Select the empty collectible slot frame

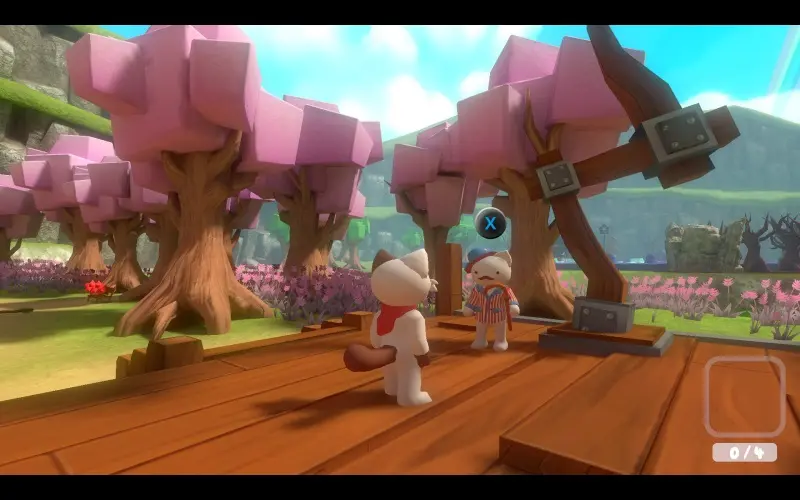[744, 396]
